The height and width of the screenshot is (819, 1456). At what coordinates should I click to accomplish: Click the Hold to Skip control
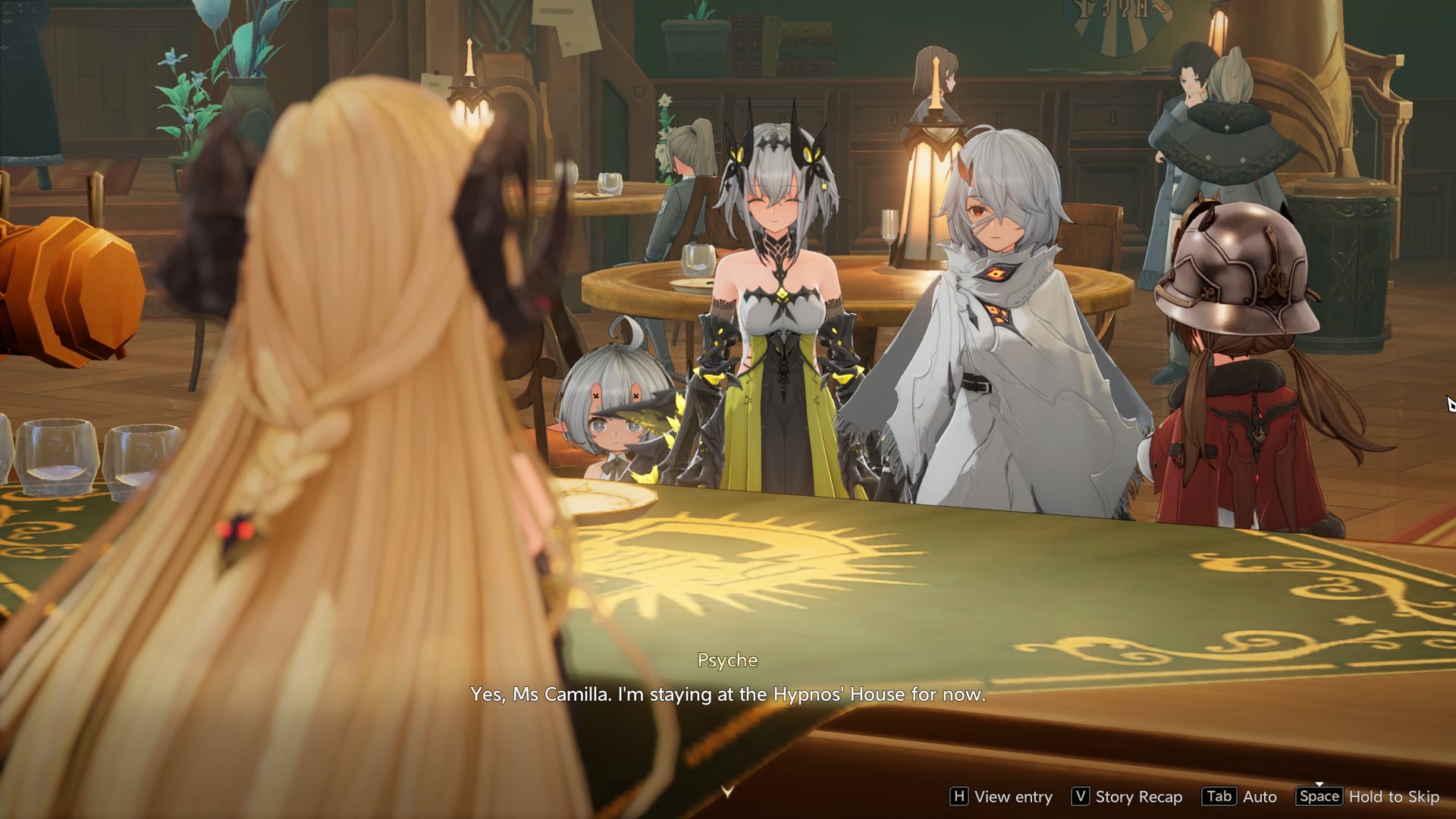point(1368,796)
